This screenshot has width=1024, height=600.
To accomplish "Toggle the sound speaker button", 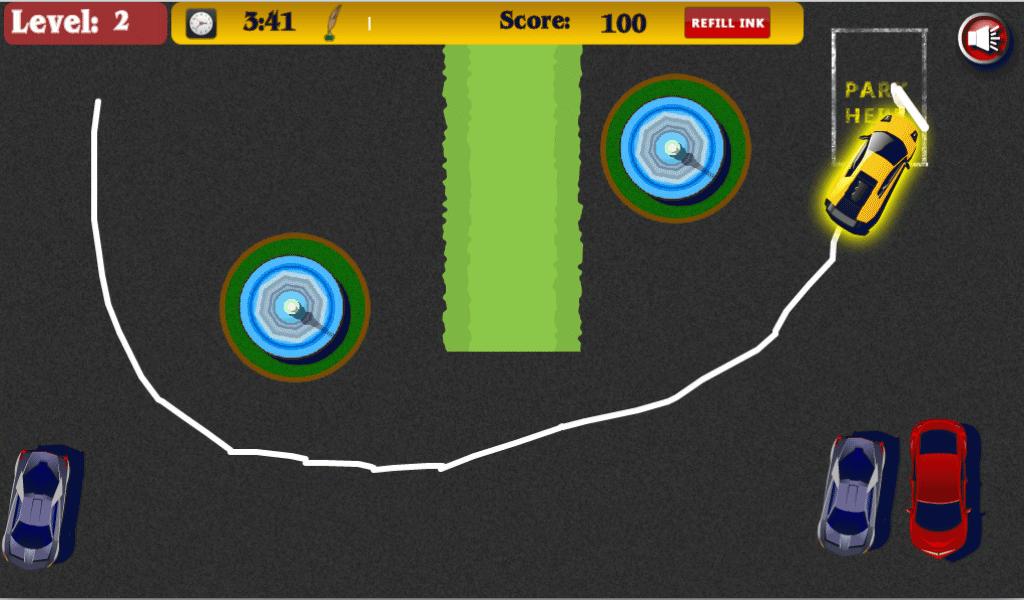I will point(983,39).
